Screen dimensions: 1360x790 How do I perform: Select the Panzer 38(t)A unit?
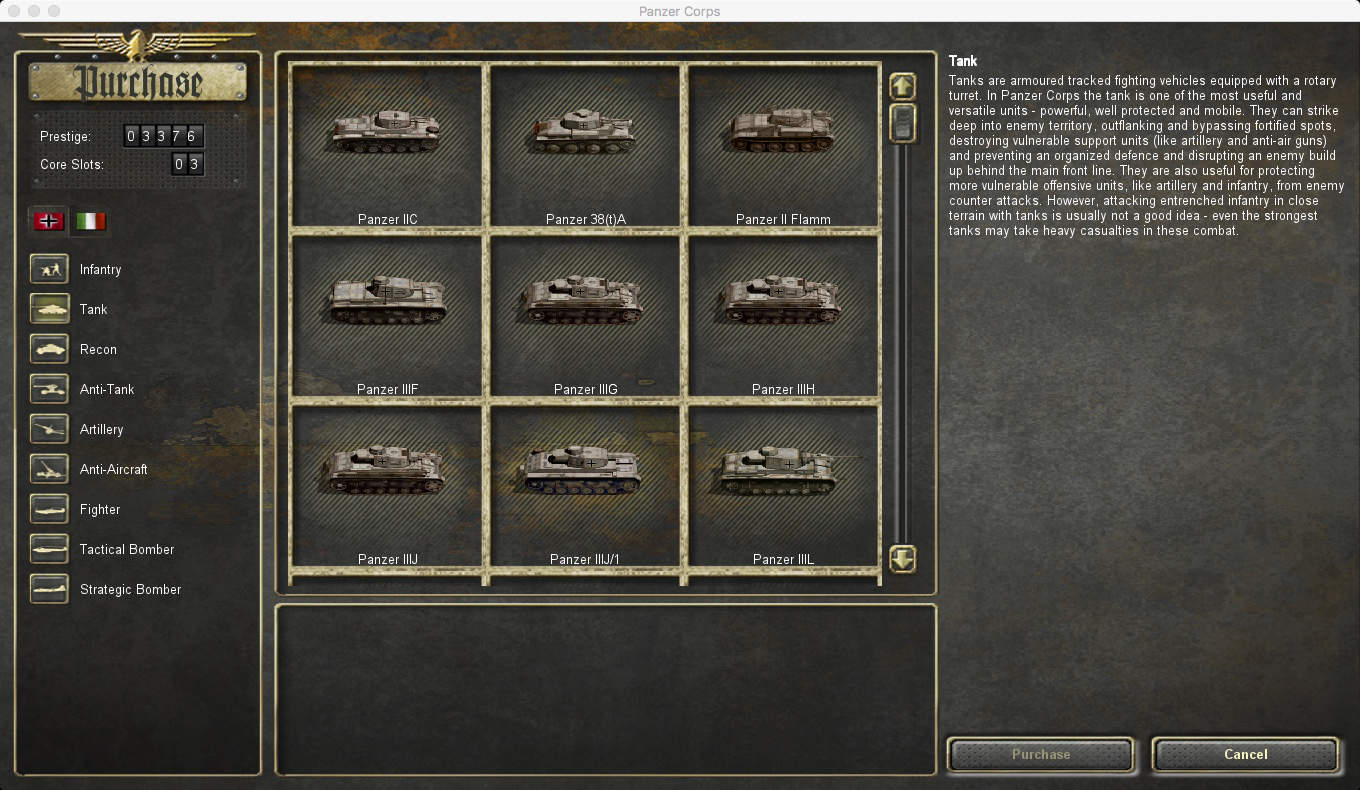(585, 147)
